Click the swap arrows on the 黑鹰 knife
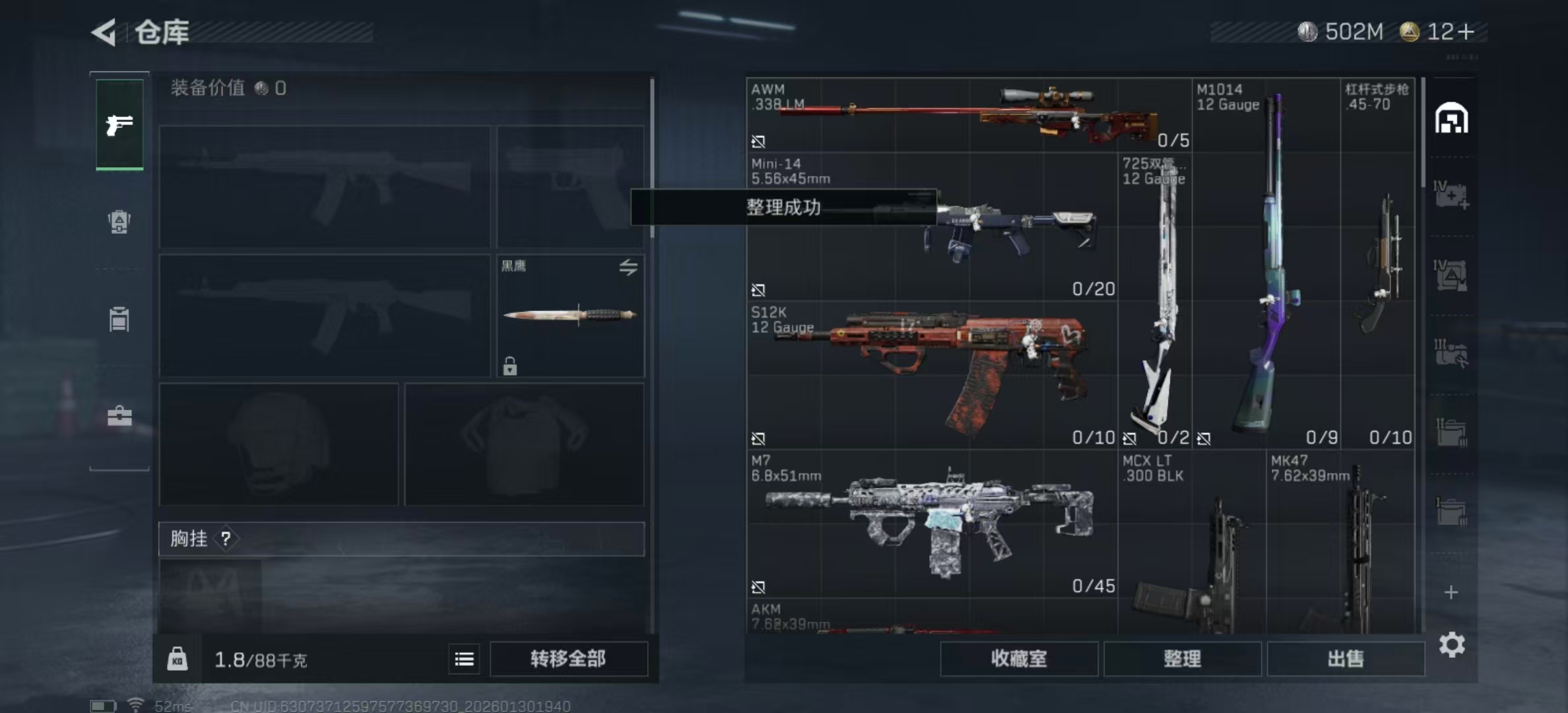 point(629,267)
